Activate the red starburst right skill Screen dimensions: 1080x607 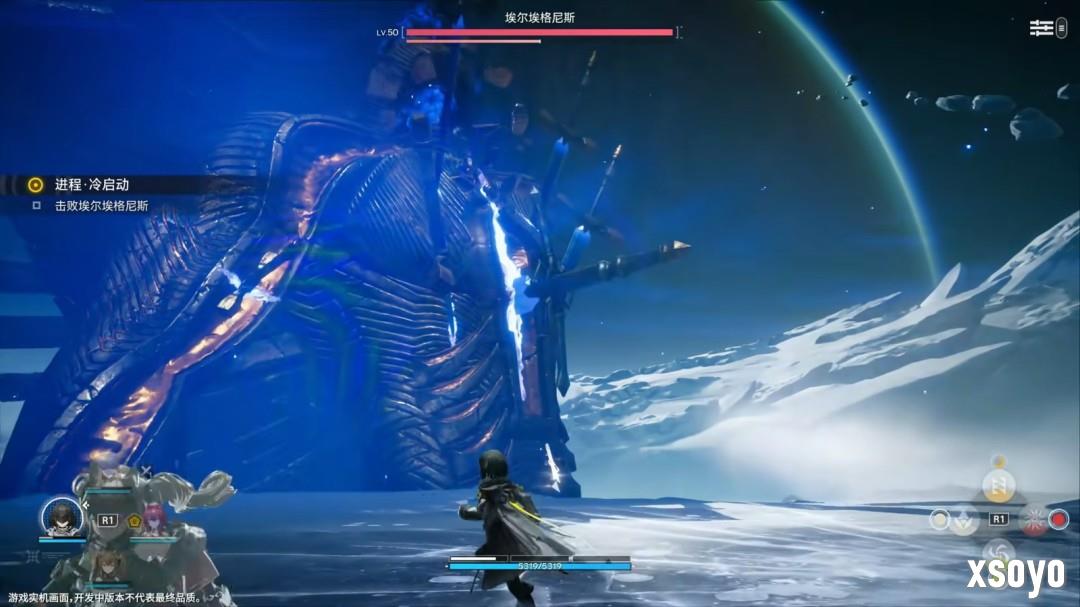point(1033,520)
